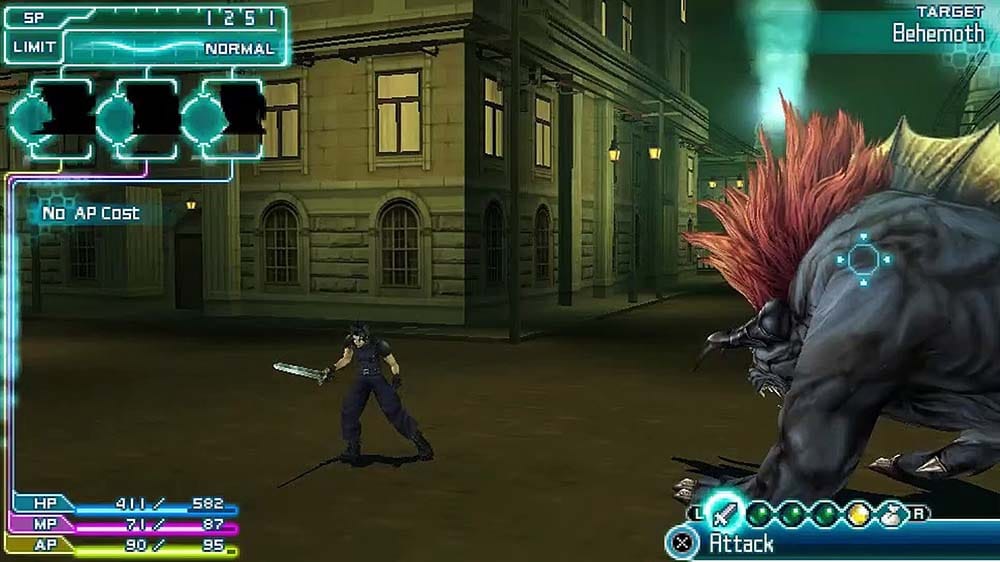Open the item pouch command
Screen dimensions: 1000x562
click(x=888, y=514)
